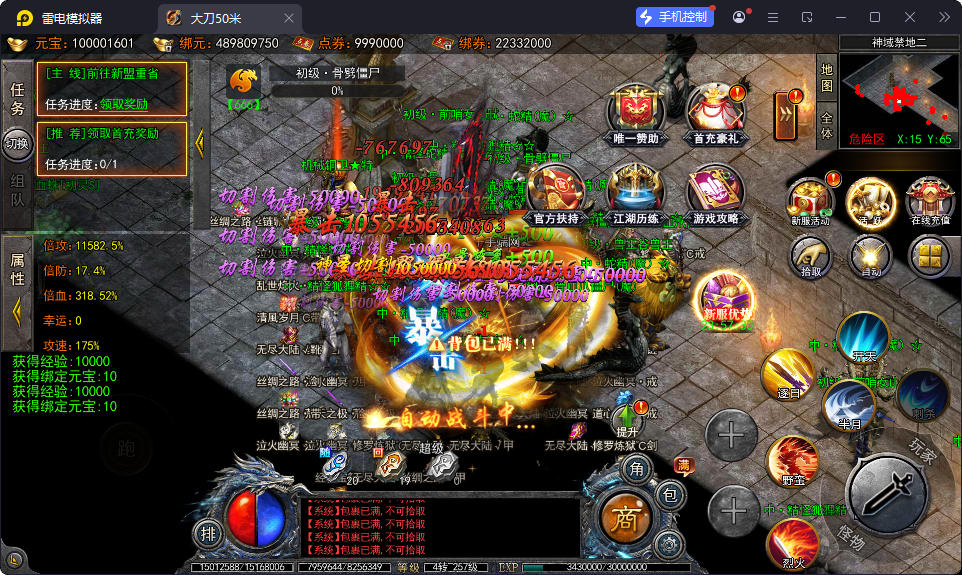962x575 pixels.
Task: Open the 包 bag button
Action: 671,495
